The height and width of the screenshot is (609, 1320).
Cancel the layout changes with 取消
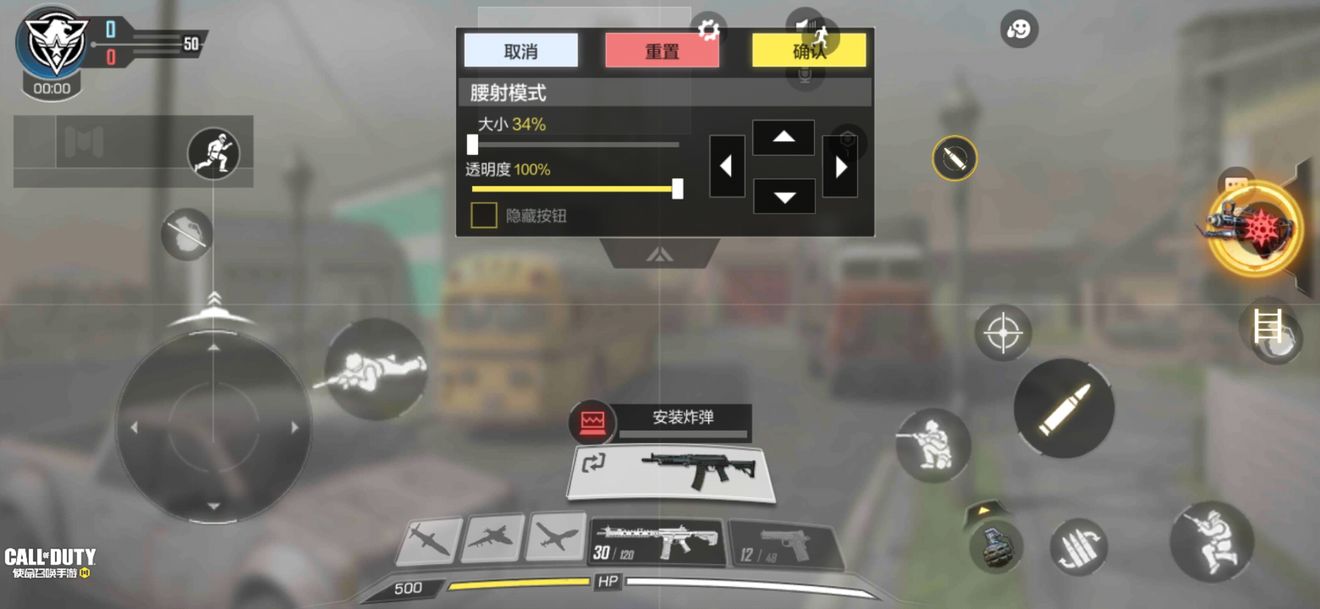coord(521,51)
